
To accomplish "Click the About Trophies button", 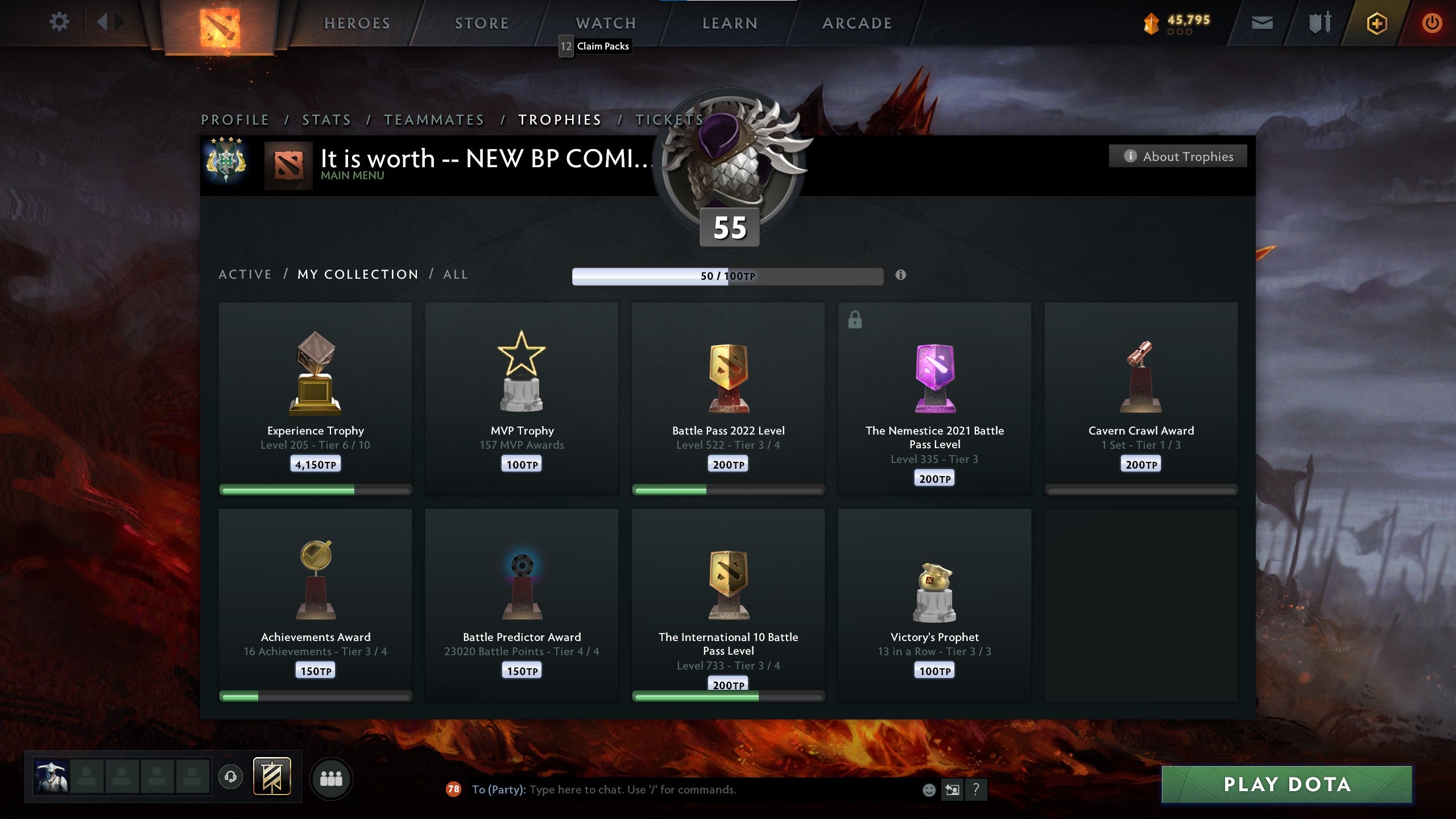I will pyautogui.click(x=1178, y=156).
